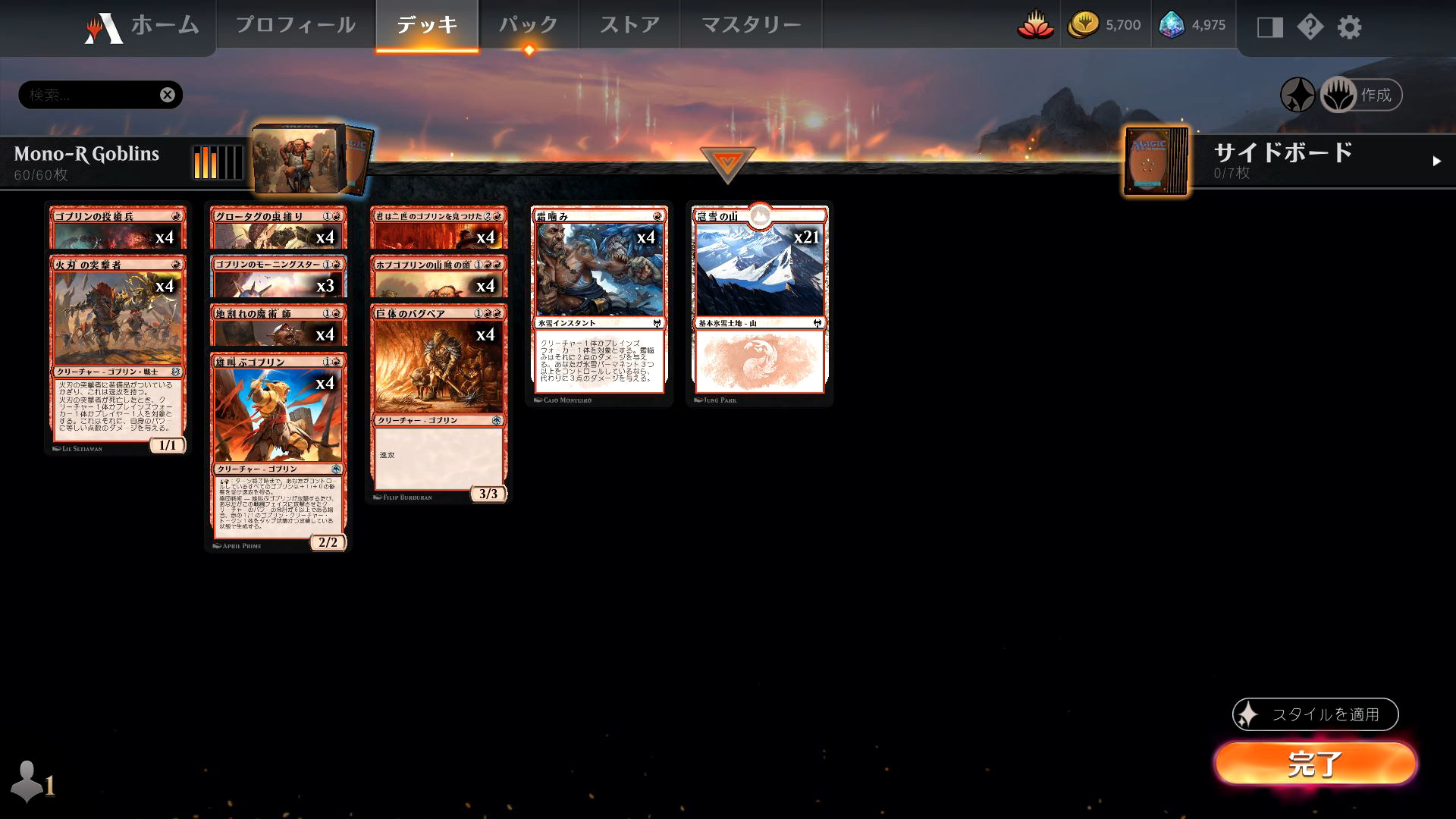Click the lotus Vault progress icon
This screenshot has height=819, width=1456.
click(1036, 24)
